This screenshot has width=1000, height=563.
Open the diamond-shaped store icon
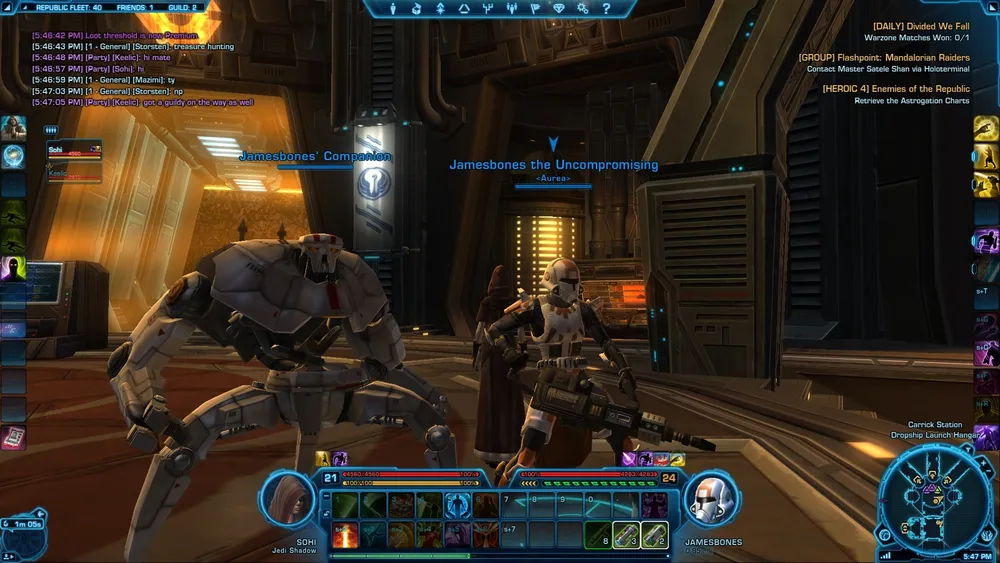coord(560,9)
